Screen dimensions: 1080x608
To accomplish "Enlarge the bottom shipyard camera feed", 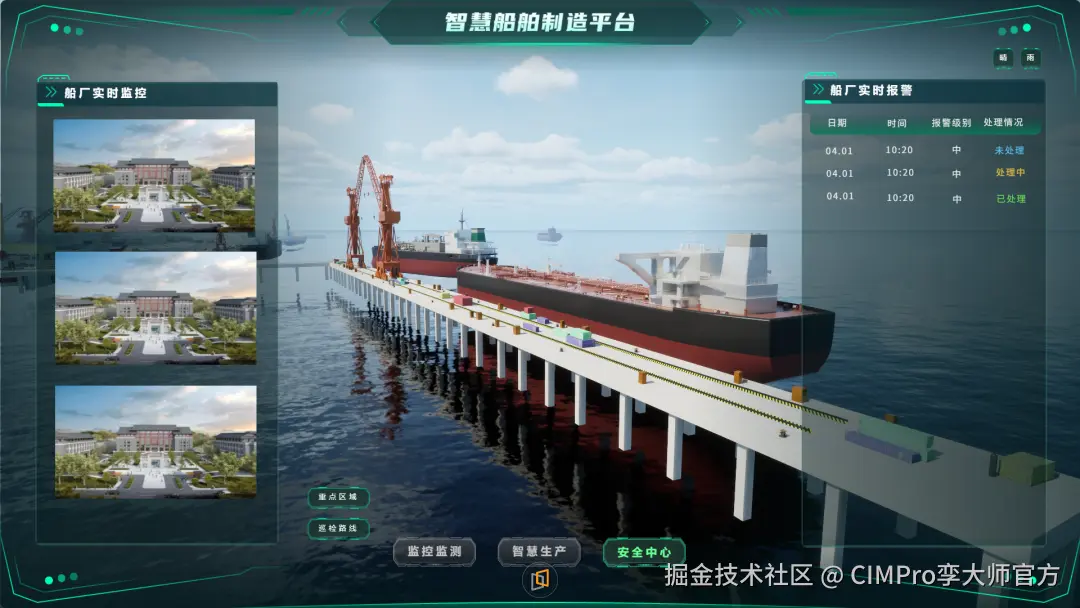I will pyautogui.click(x=154, y=441).
